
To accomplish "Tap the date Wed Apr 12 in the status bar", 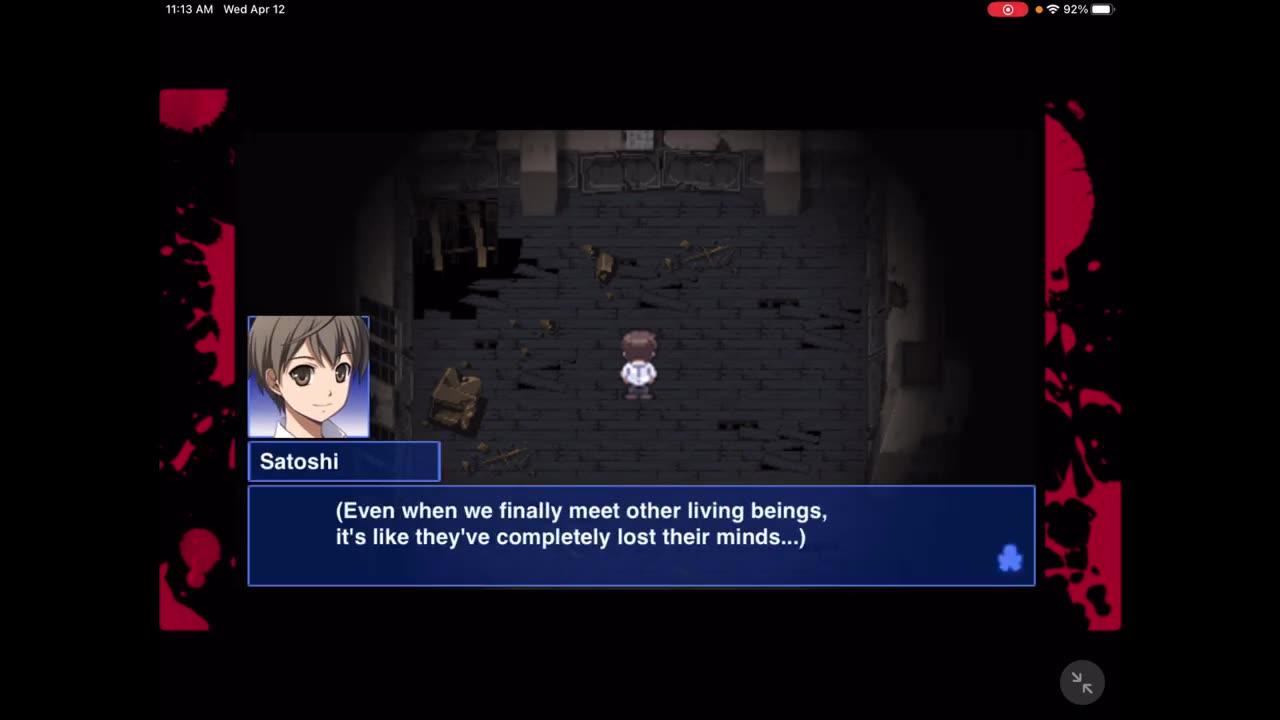I will 253,9.
